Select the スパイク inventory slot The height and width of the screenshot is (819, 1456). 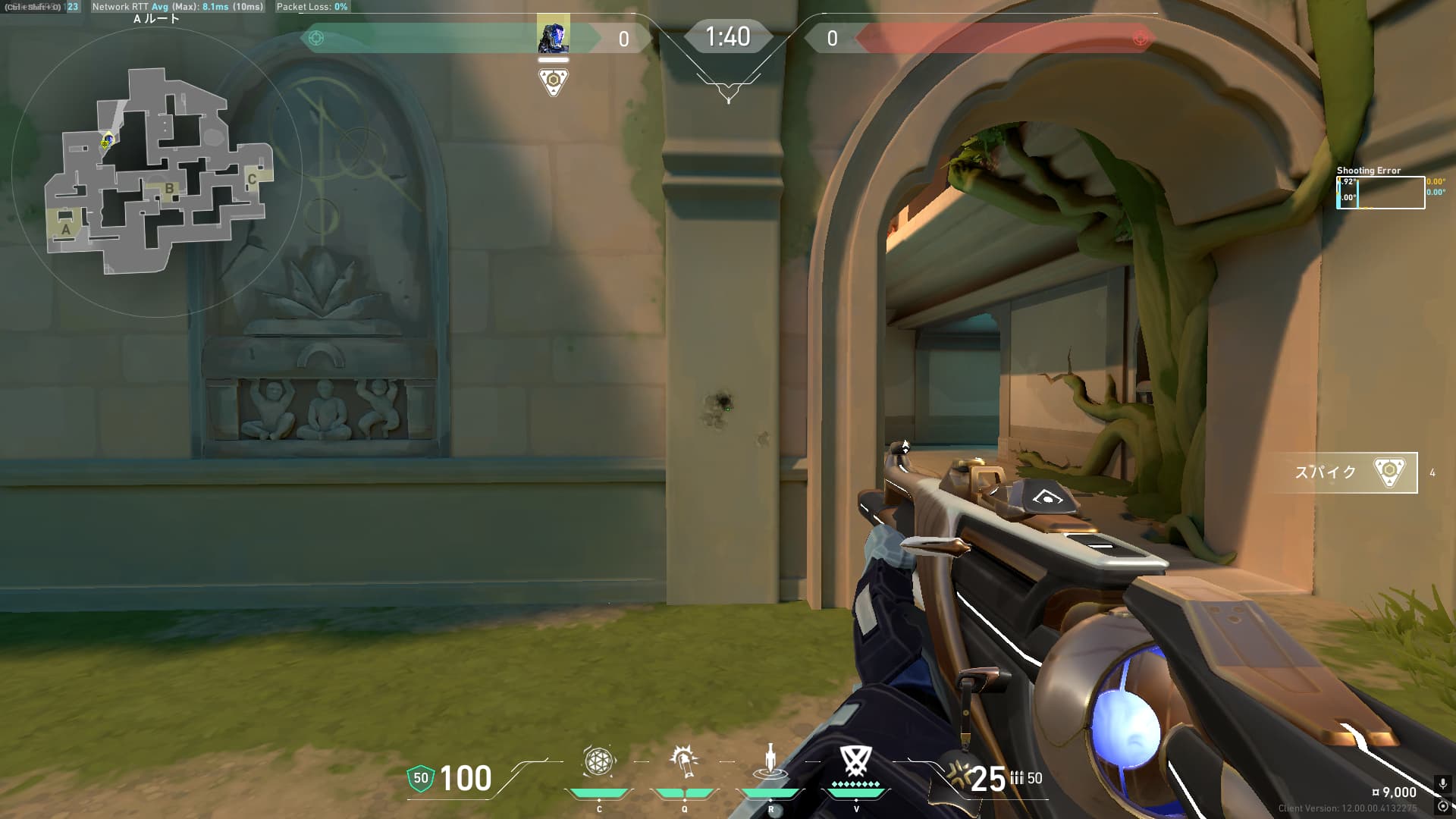point(1342,472)
